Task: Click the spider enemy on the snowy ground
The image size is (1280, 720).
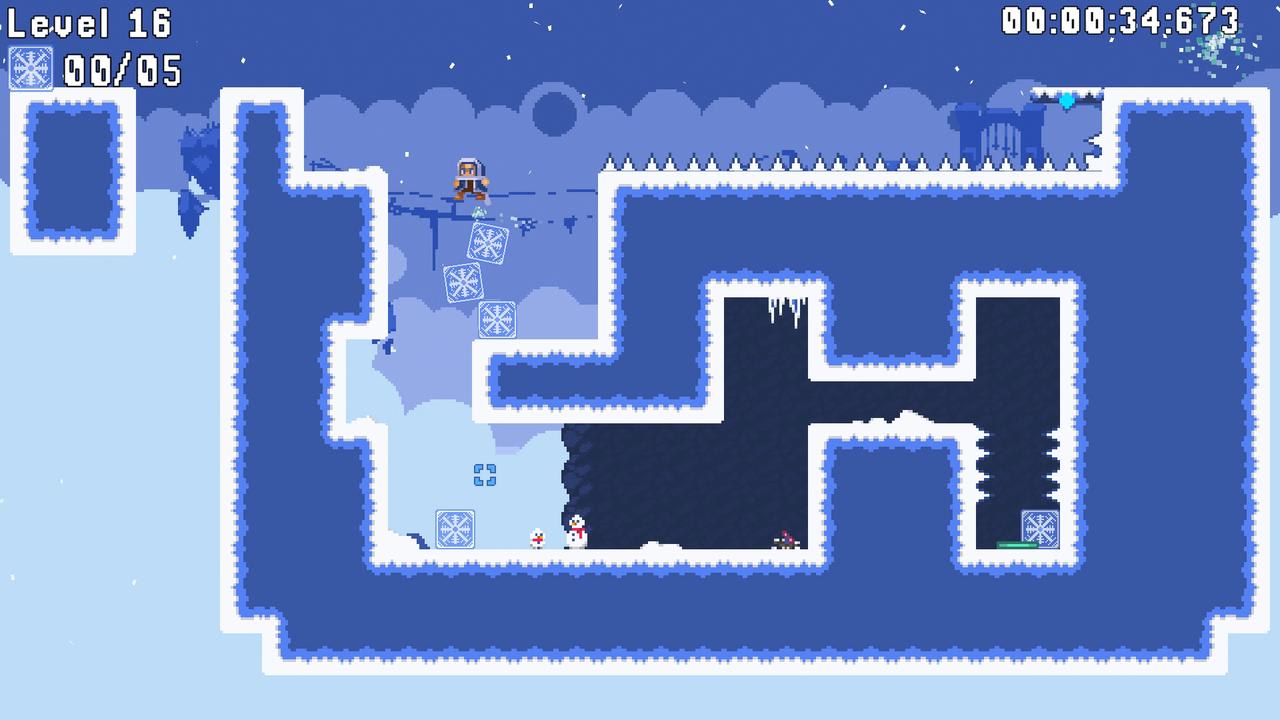Action: click(x=783, y=539)
